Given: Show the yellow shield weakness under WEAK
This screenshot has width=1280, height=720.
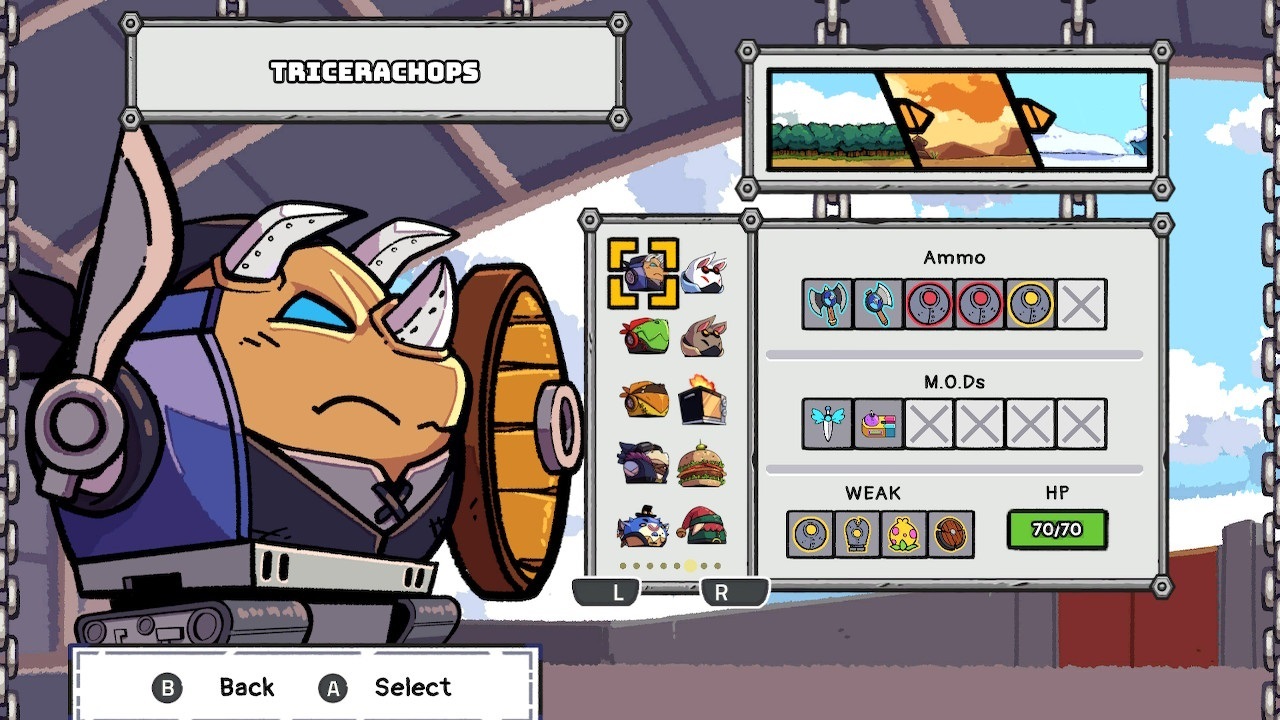Looking at the screenshot, I should coord(810,534).
